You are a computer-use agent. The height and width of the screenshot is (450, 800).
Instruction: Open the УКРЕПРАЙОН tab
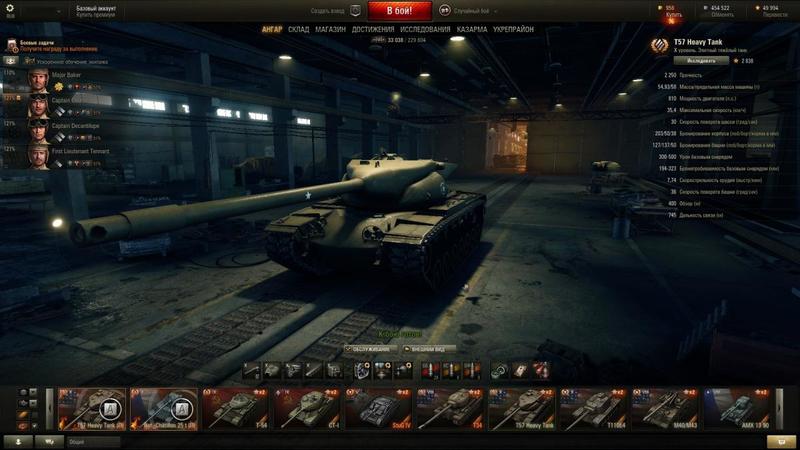coord(514,30)
